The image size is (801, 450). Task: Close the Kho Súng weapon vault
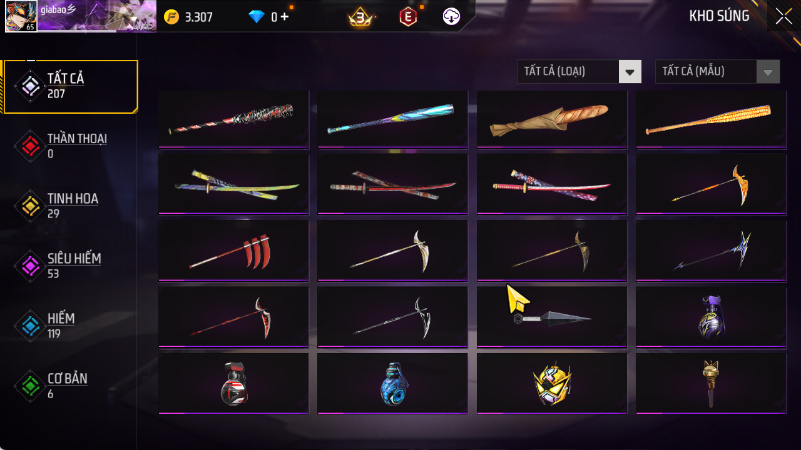[783, 16]
